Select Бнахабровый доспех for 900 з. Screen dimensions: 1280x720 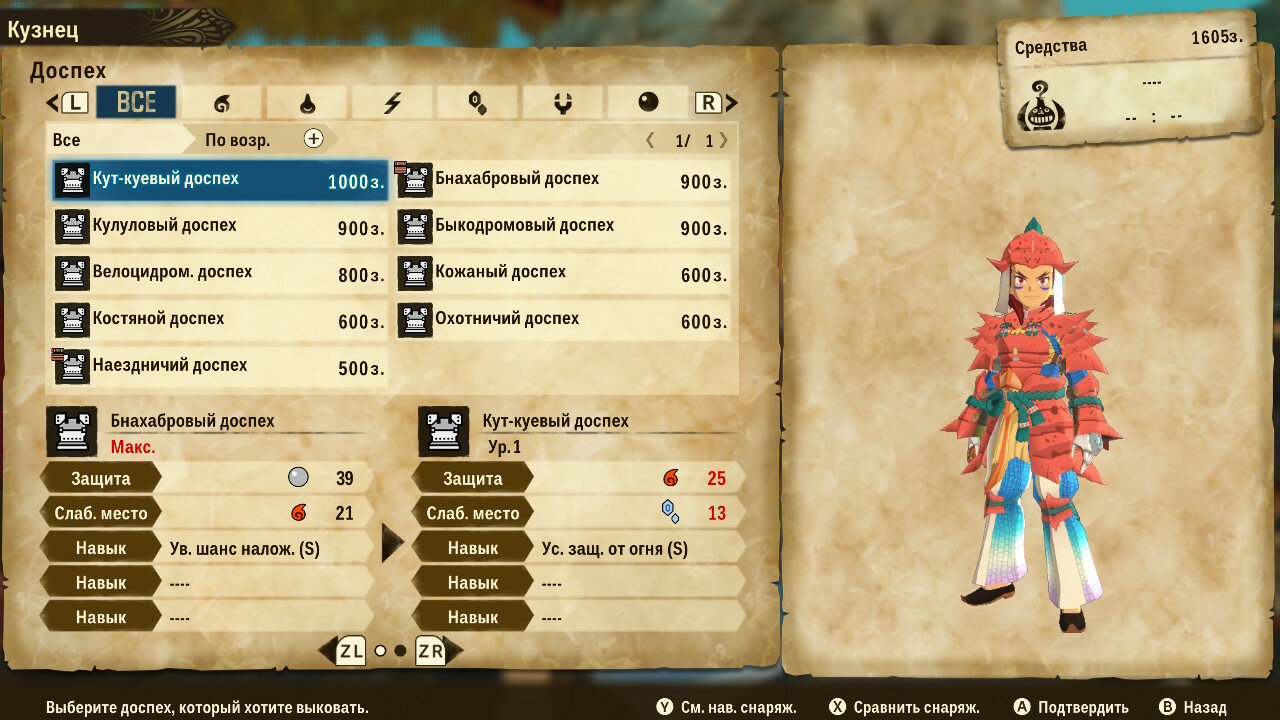point(564,181)
